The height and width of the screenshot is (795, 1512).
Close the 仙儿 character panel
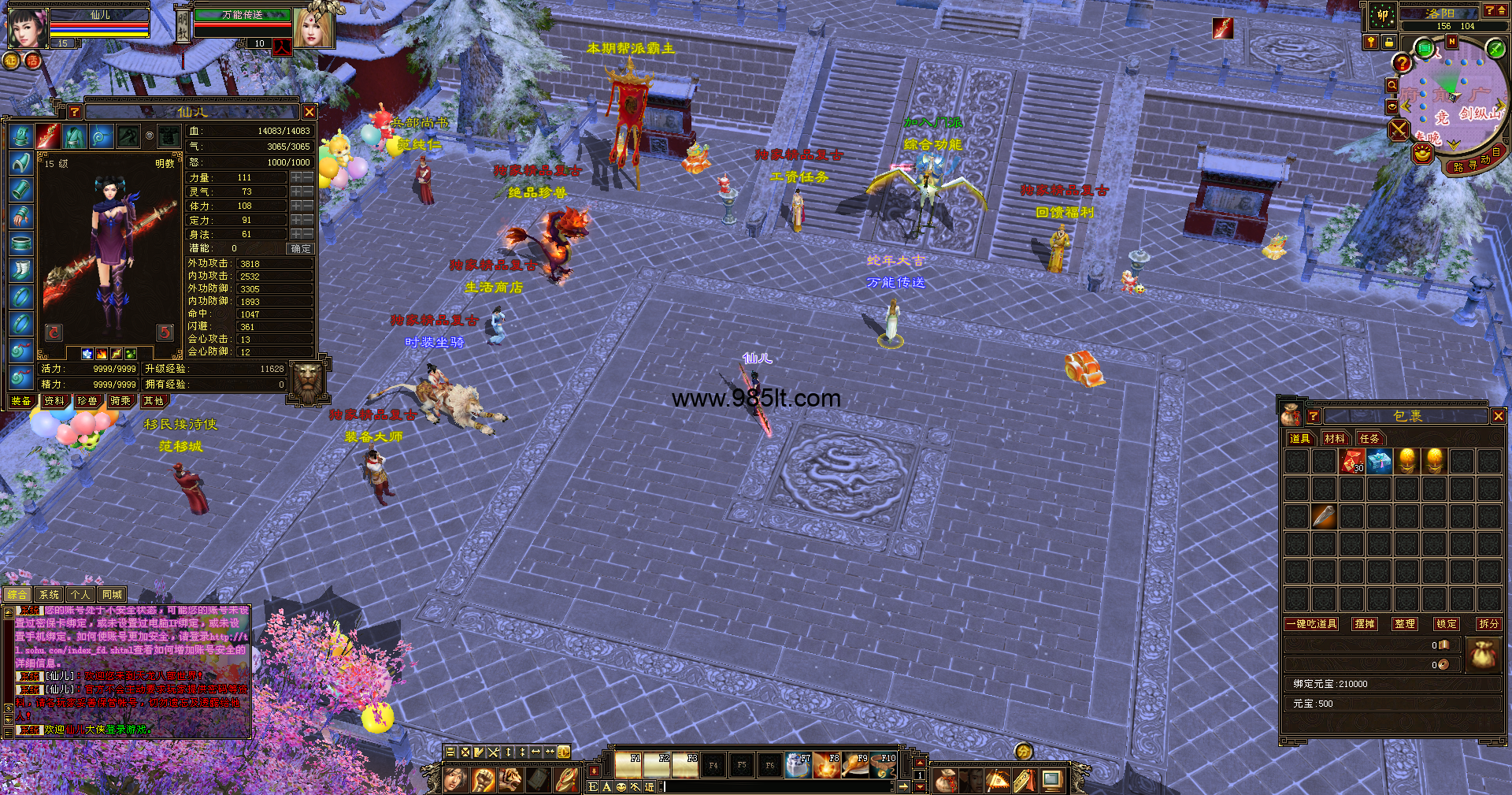click(309, 112)
